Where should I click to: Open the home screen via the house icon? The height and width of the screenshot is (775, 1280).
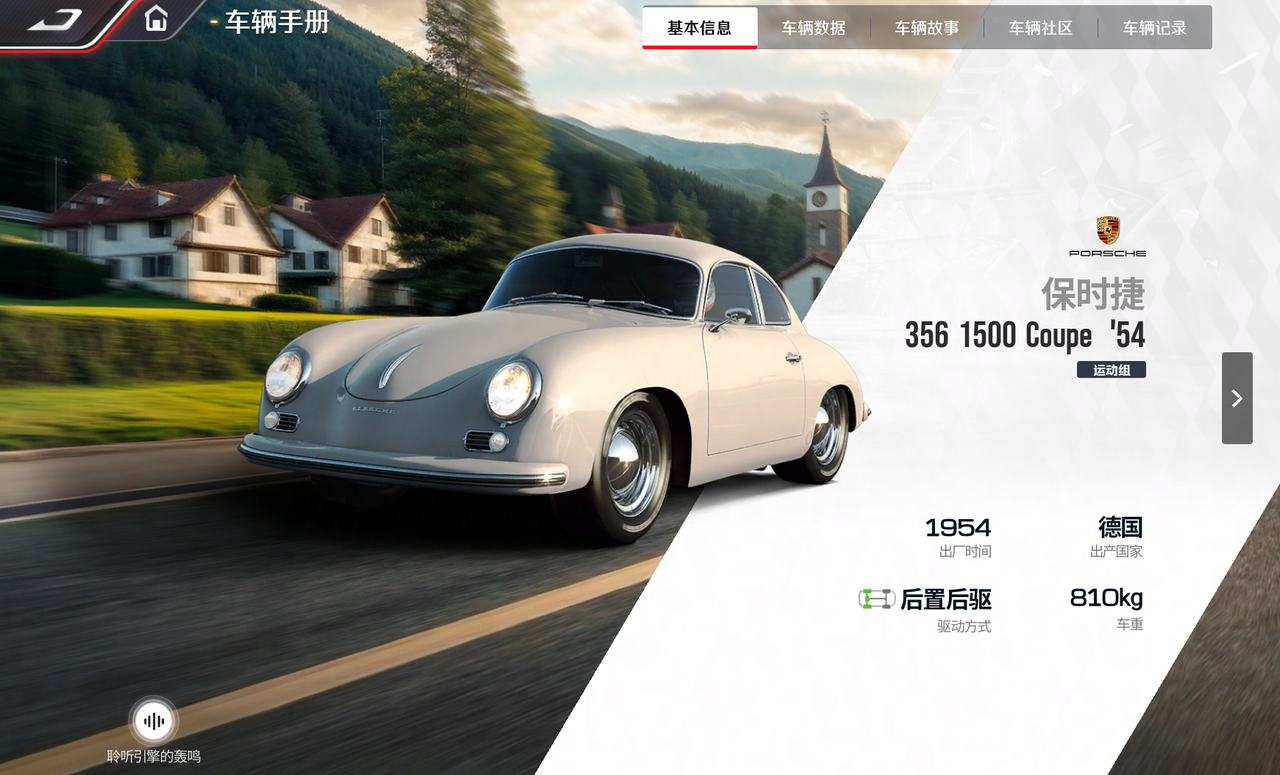pos(156,19)
